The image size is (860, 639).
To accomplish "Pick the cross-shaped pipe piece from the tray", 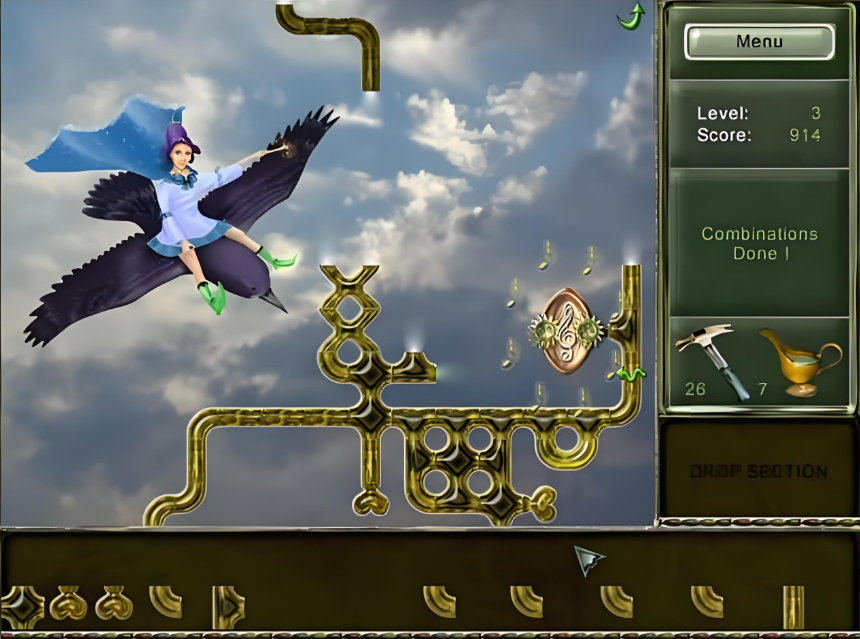I will point(20,605).
